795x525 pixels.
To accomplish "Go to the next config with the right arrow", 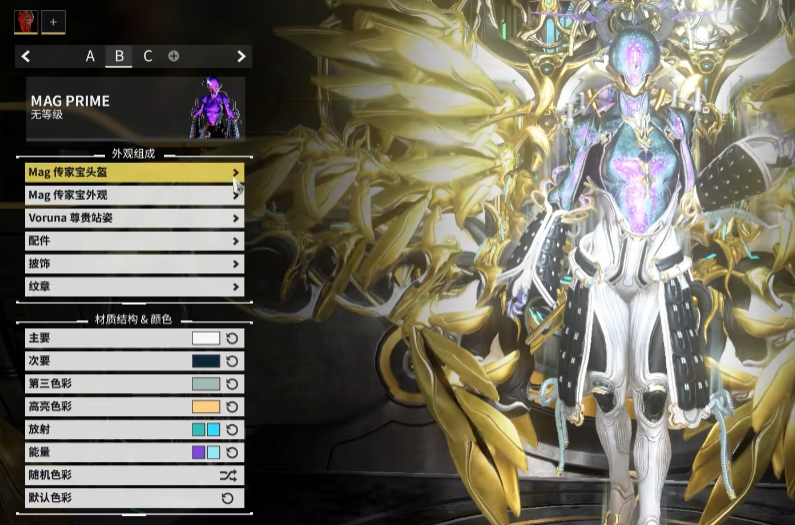I will [x=241, y=56].
